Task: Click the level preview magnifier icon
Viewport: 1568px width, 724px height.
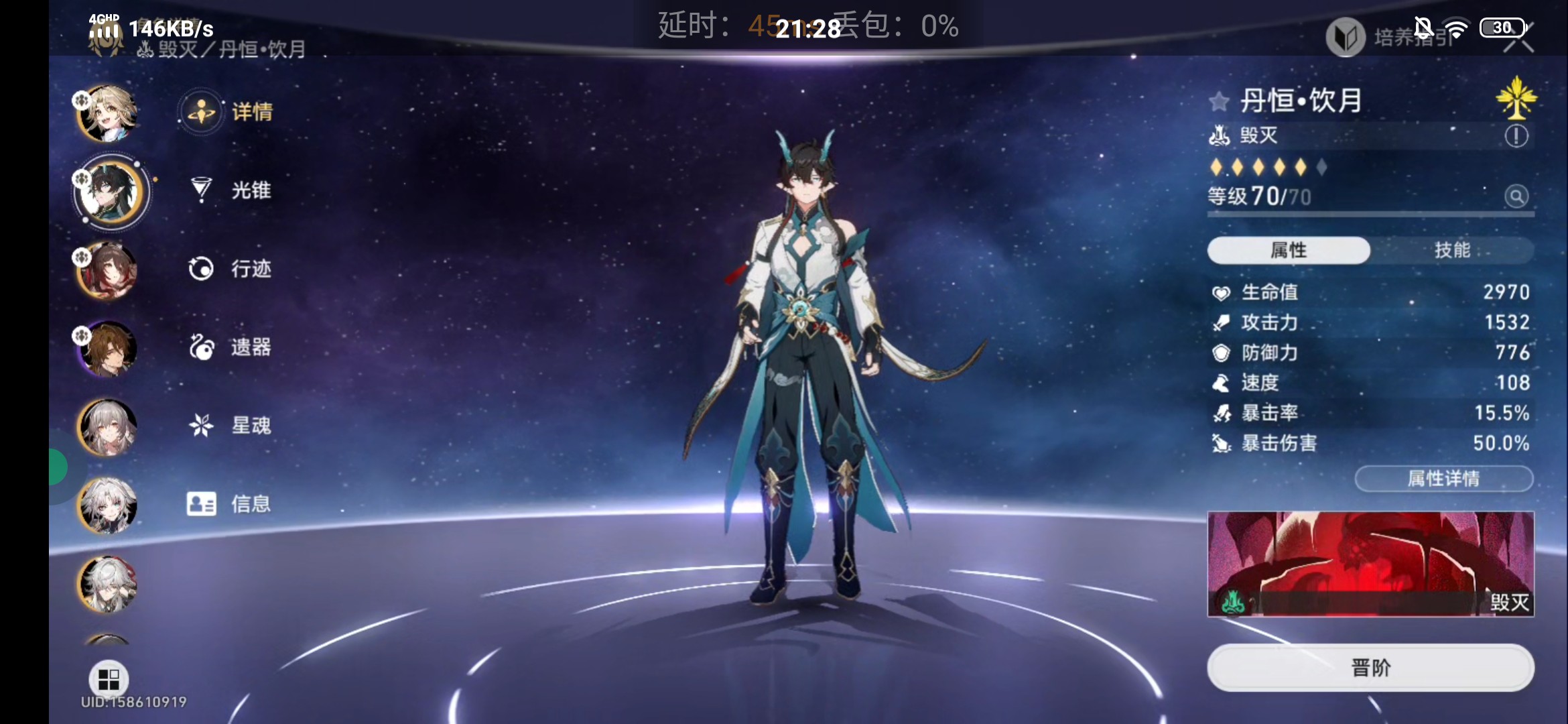Action: 1516,196
